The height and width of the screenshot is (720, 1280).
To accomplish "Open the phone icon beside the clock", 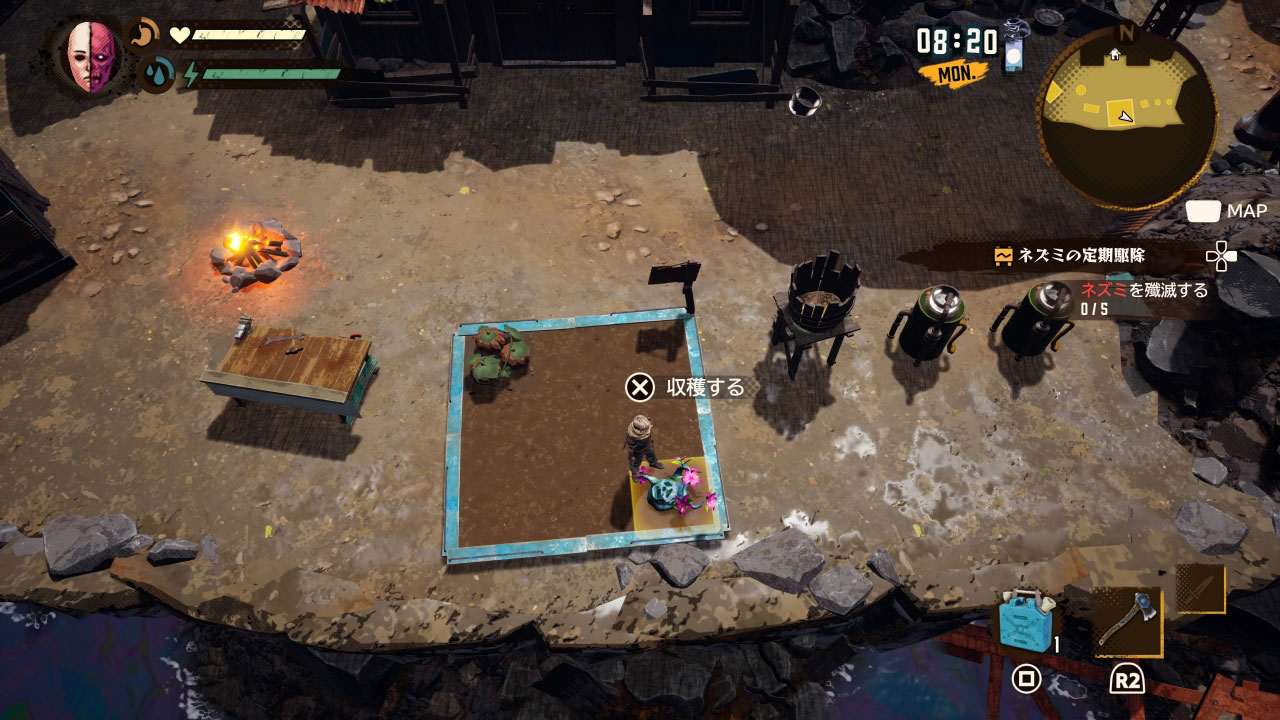I will click(x=1015, y=50).
